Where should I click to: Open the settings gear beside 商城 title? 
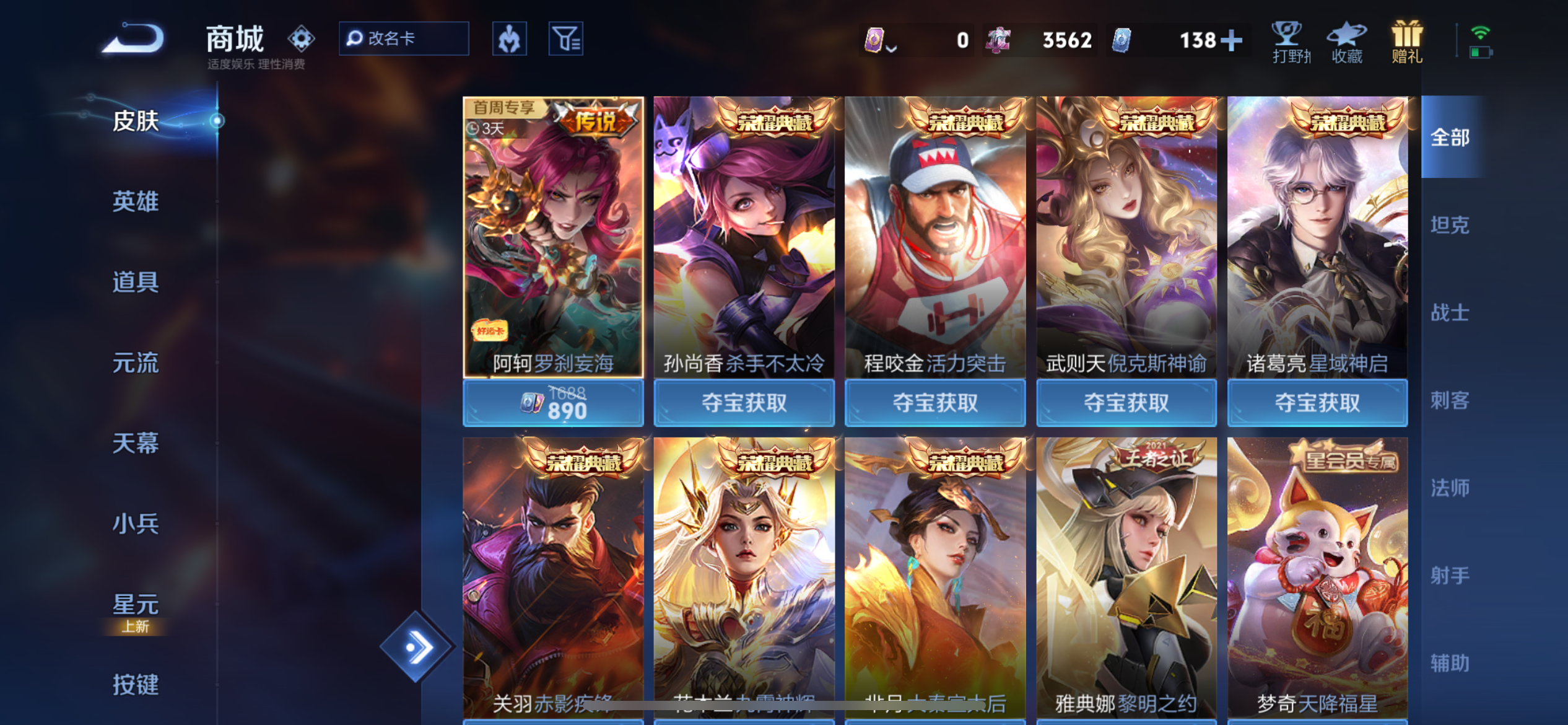pyautogui.click(x=302, y=38)
